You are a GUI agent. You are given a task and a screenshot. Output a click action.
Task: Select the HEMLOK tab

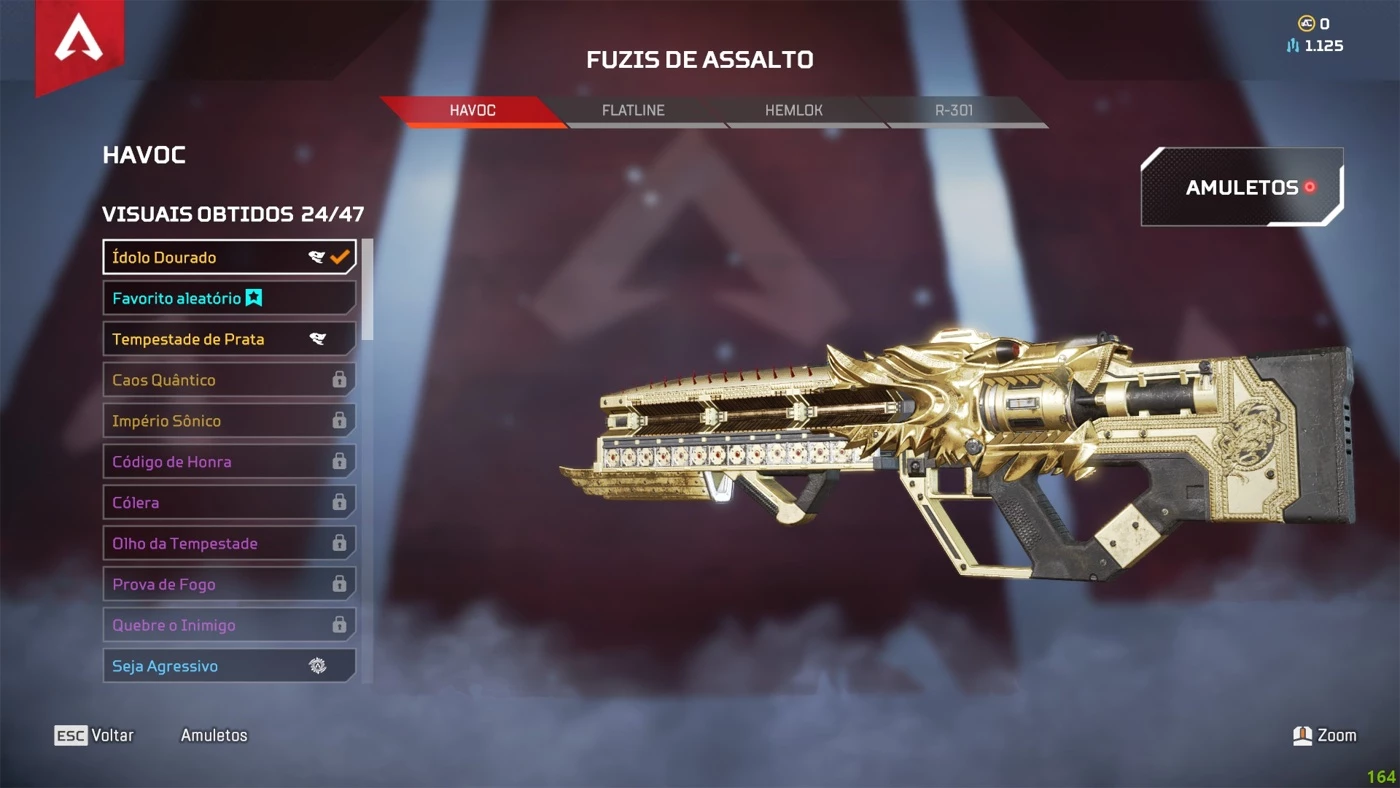pyautogui.click(x=794, y=111)
